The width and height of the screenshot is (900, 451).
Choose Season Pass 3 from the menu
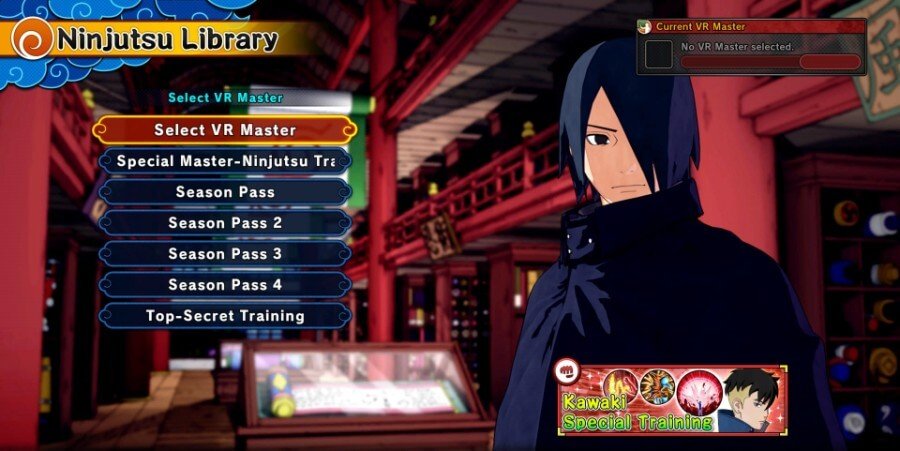pos(225,254)
